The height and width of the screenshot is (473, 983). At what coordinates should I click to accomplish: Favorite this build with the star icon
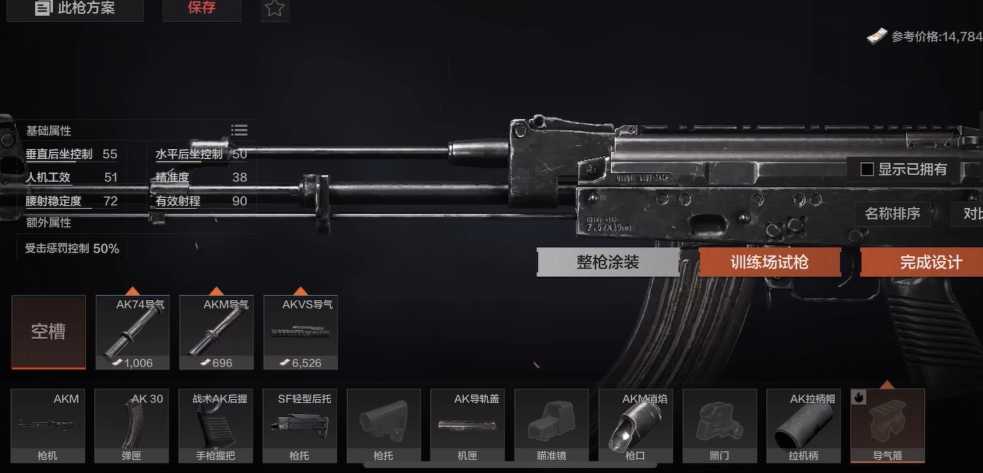[x=275, y=9]
